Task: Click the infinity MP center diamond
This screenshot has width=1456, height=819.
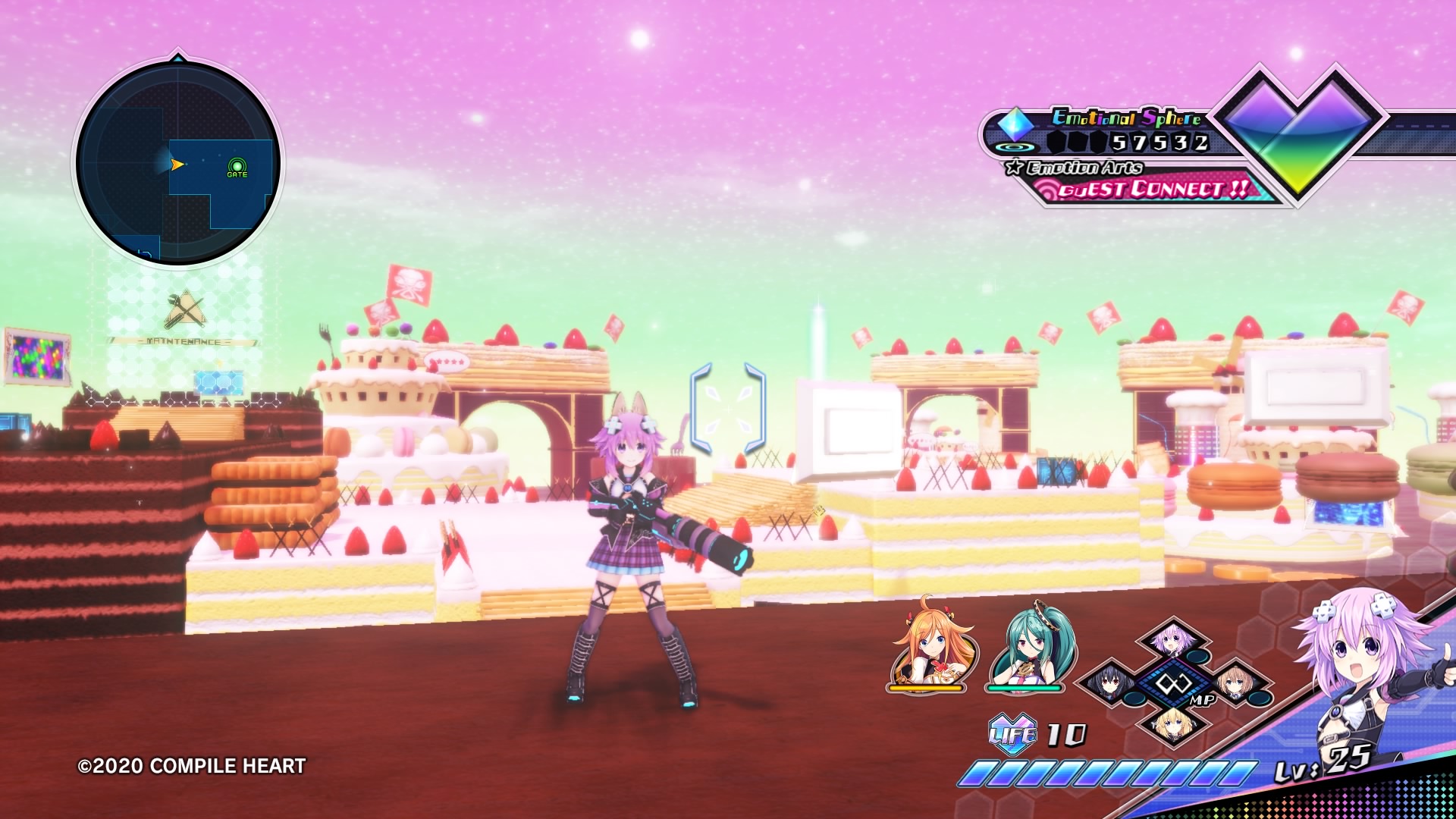Action: [1172, 683]
